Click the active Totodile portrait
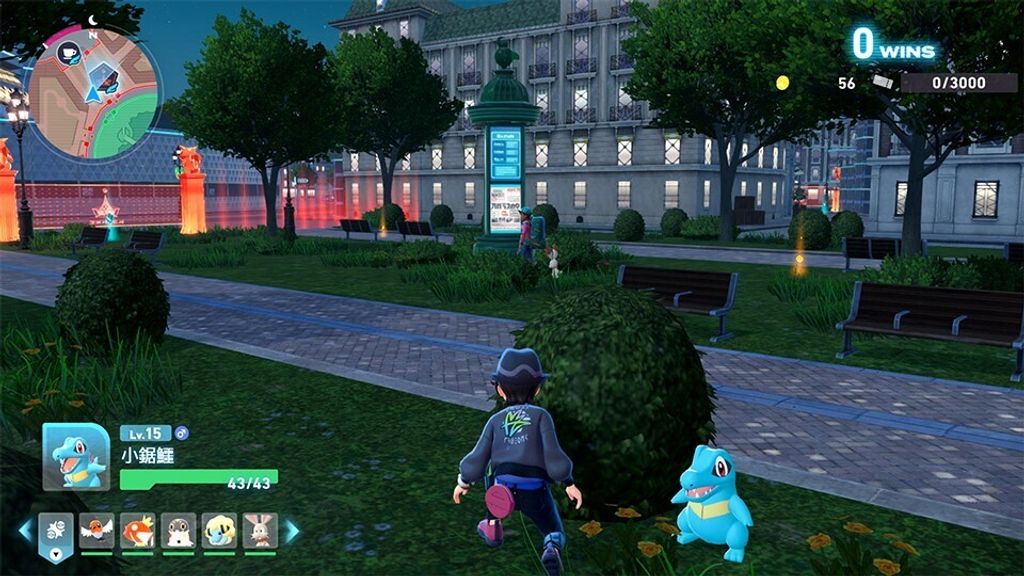Screen dimensions: 1024x576 pyautogui.click(x=76, y=457)
